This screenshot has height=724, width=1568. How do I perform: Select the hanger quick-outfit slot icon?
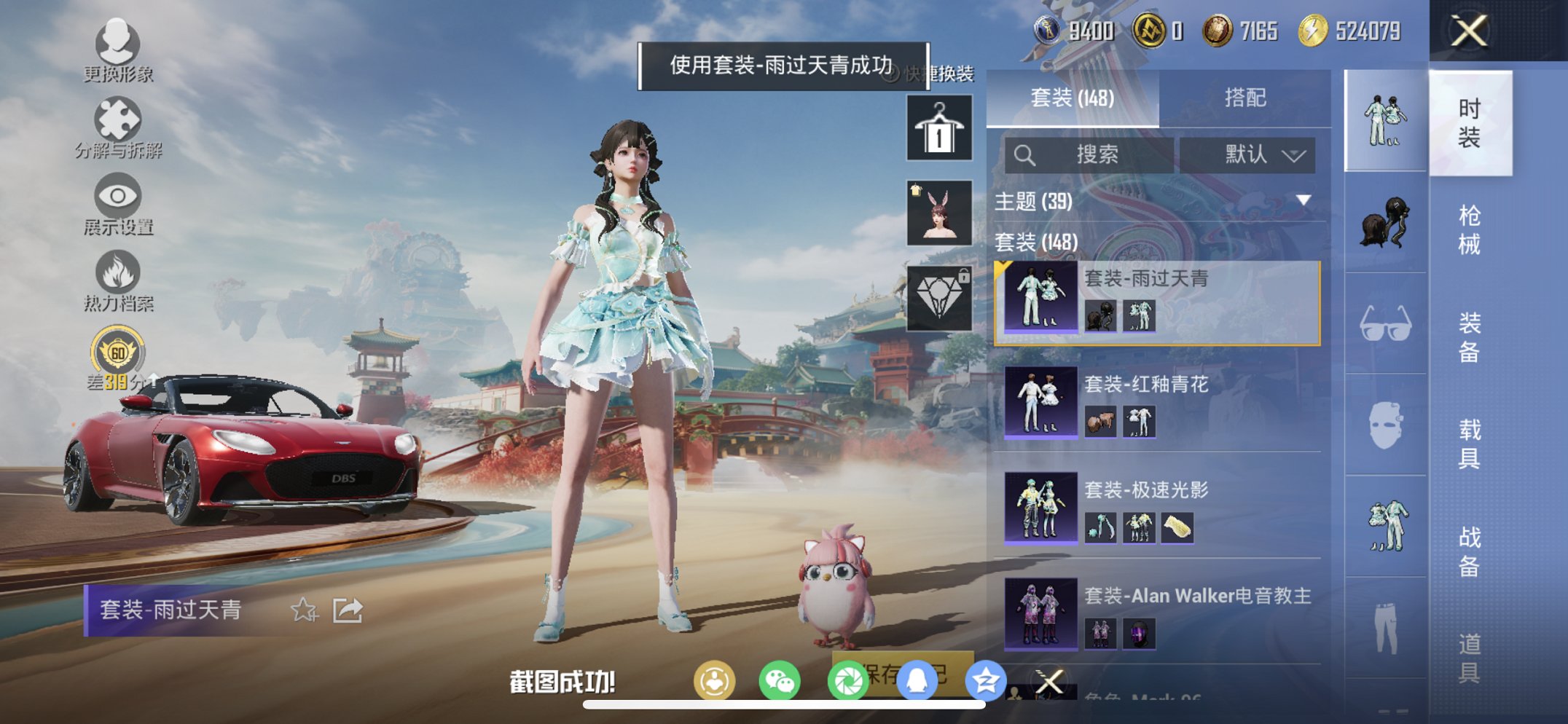pyautogui.click(x=938, y=130)
